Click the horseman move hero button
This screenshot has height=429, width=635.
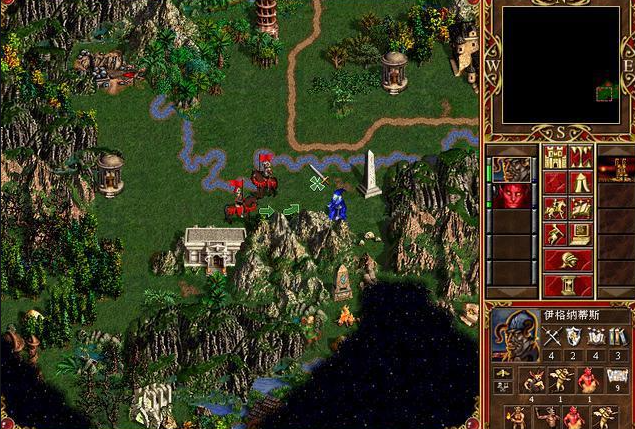554,209
